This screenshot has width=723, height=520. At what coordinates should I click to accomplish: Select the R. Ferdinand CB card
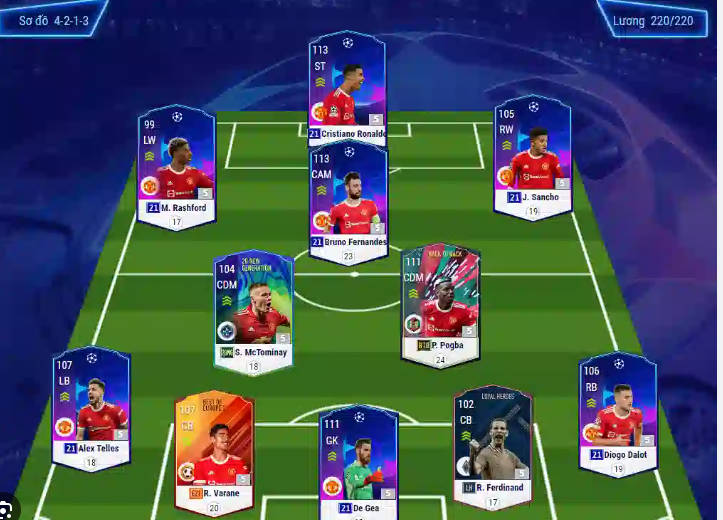tap(492, 443)
